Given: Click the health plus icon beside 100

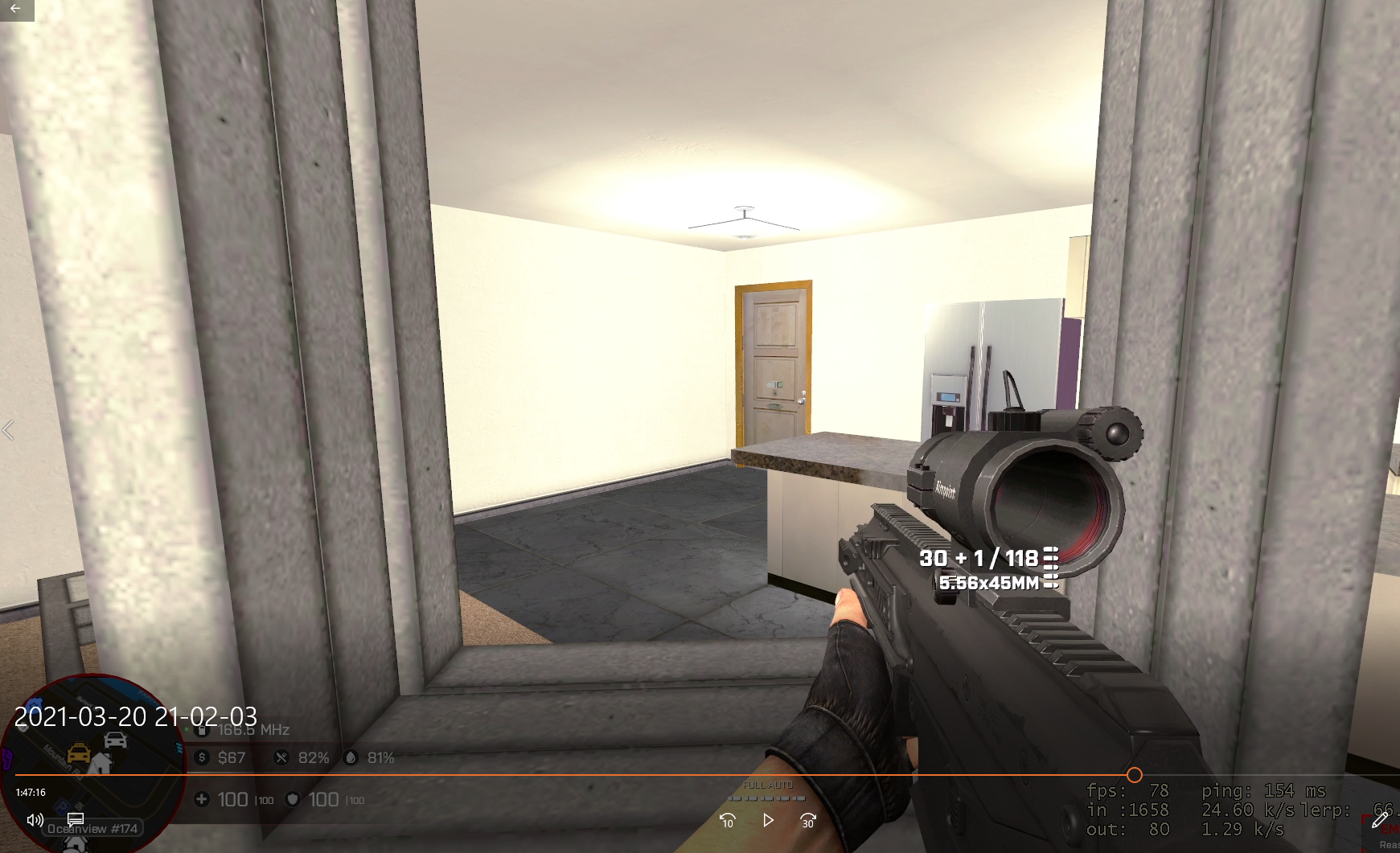Looking at the screenshot, I should coord(200,799).
